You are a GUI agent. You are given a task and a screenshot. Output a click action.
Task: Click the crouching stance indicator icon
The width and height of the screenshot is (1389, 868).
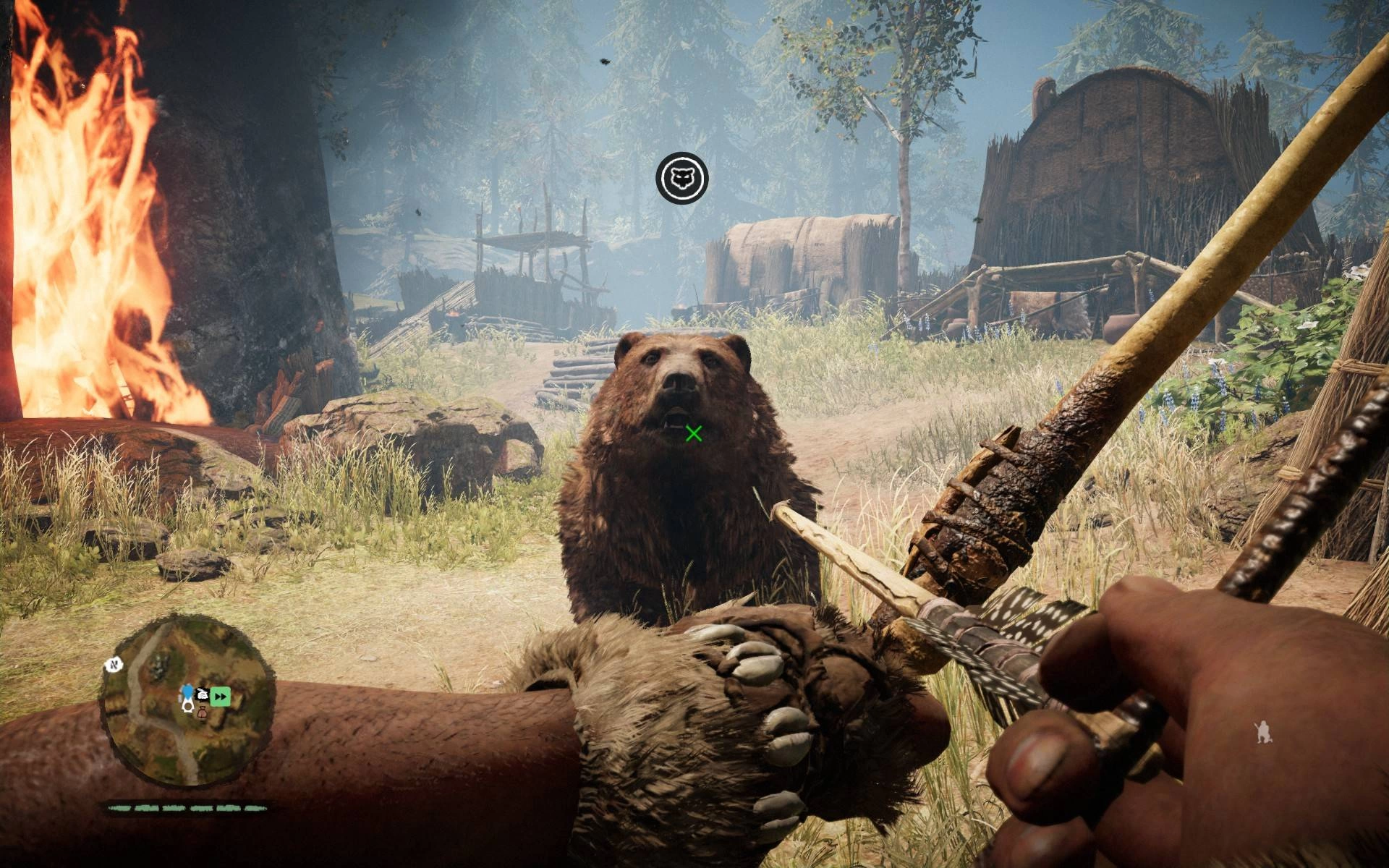point(1264,733)
